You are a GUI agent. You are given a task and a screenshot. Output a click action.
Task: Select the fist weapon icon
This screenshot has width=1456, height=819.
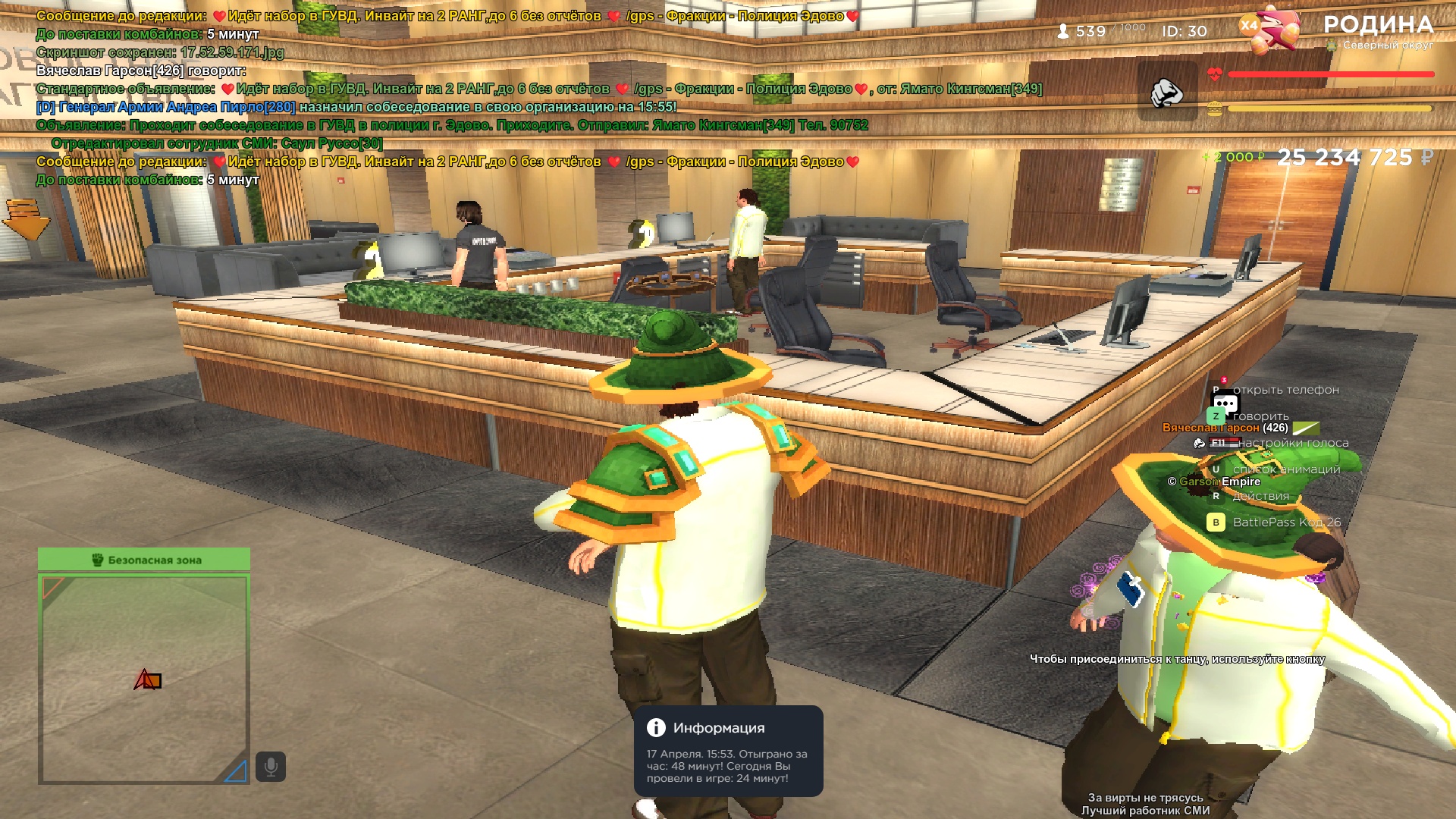pyautogui.click(x=1167, y=93)
